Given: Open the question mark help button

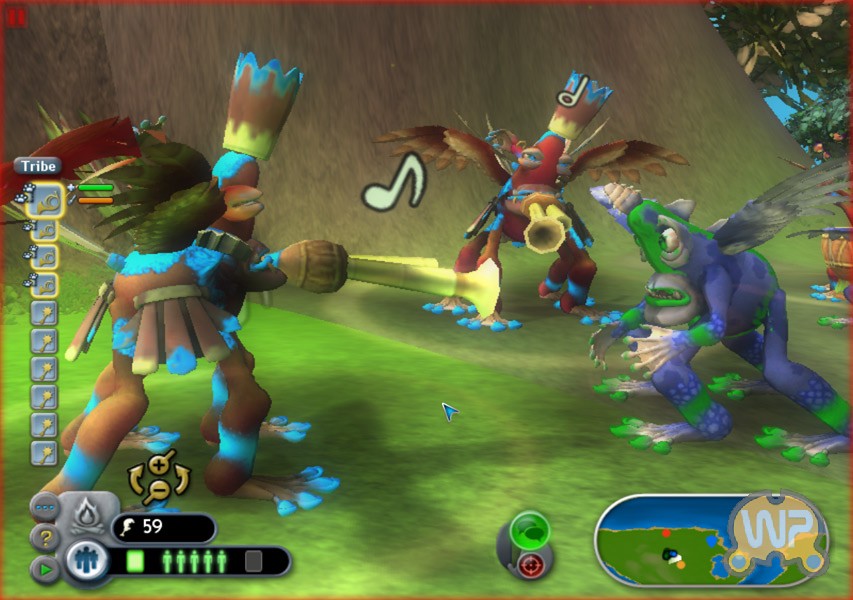Looking at the screenshot, I should tap(44, 538).
